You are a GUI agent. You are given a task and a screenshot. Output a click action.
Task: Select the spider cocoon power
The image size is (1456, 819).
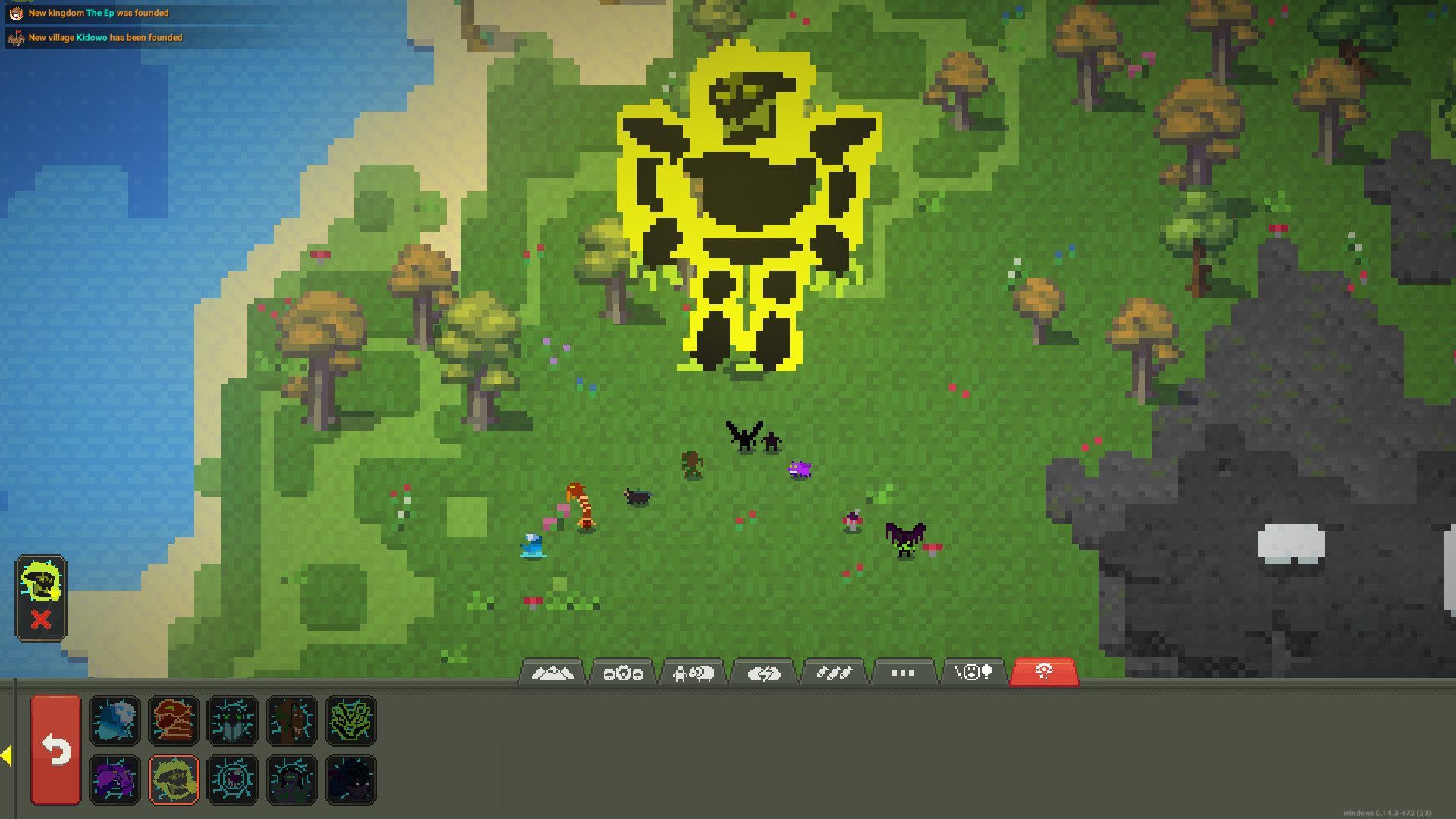[x=233, y=780]
